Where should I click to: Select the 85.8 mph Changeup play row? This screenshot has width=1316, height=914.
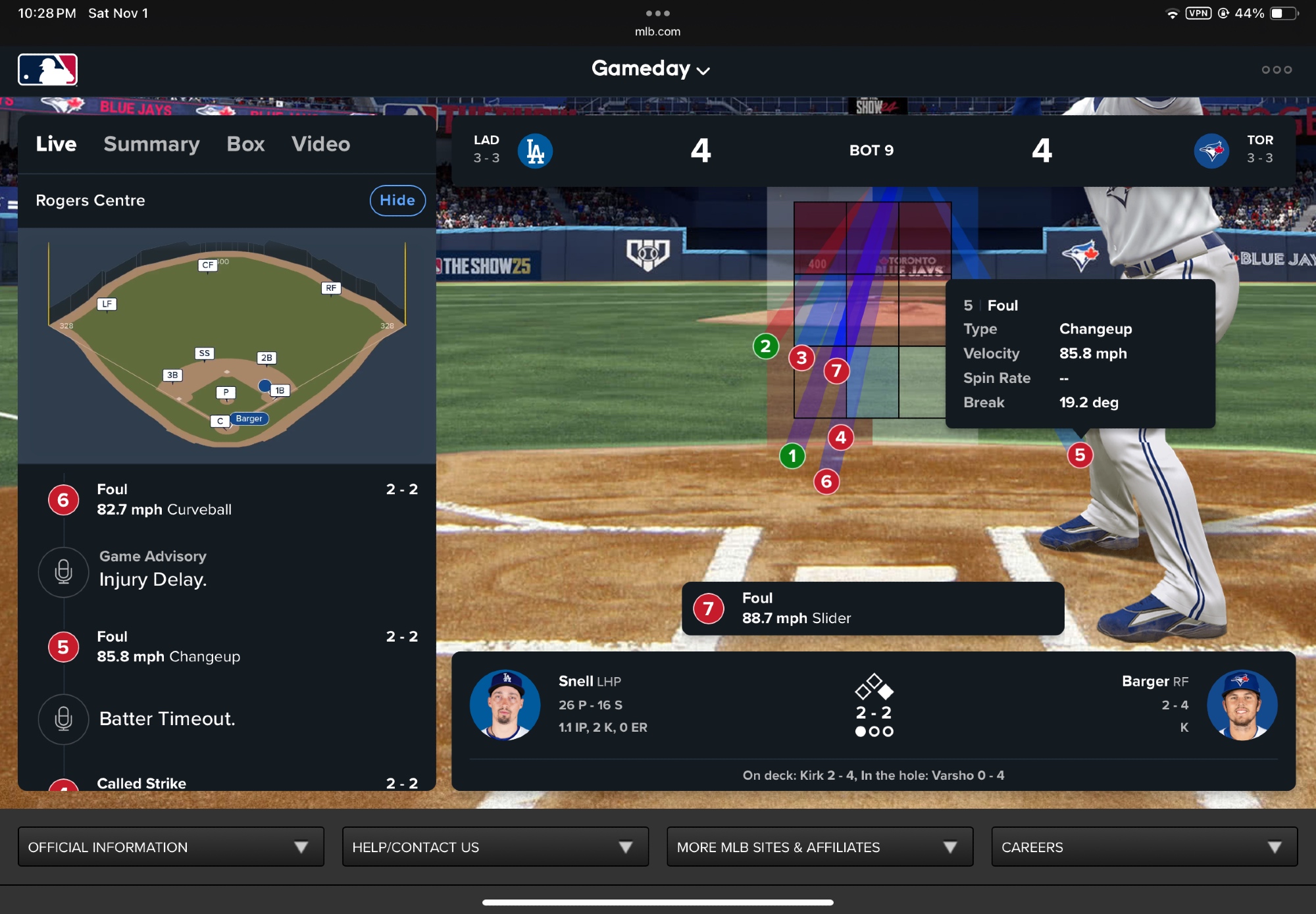coord(227,647)
